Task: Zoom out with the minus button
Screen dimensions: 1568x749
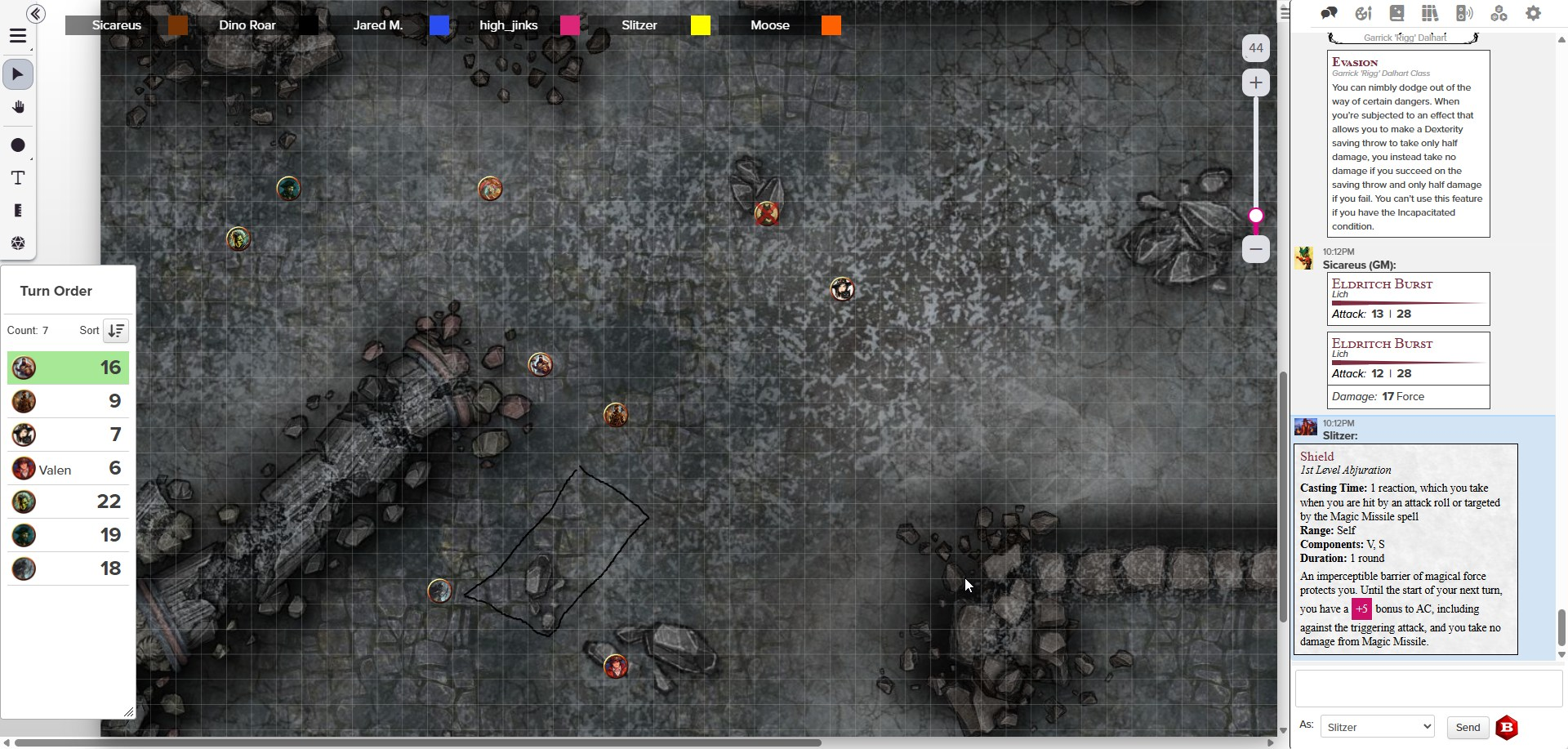Action: click(x=1256, y=249)
